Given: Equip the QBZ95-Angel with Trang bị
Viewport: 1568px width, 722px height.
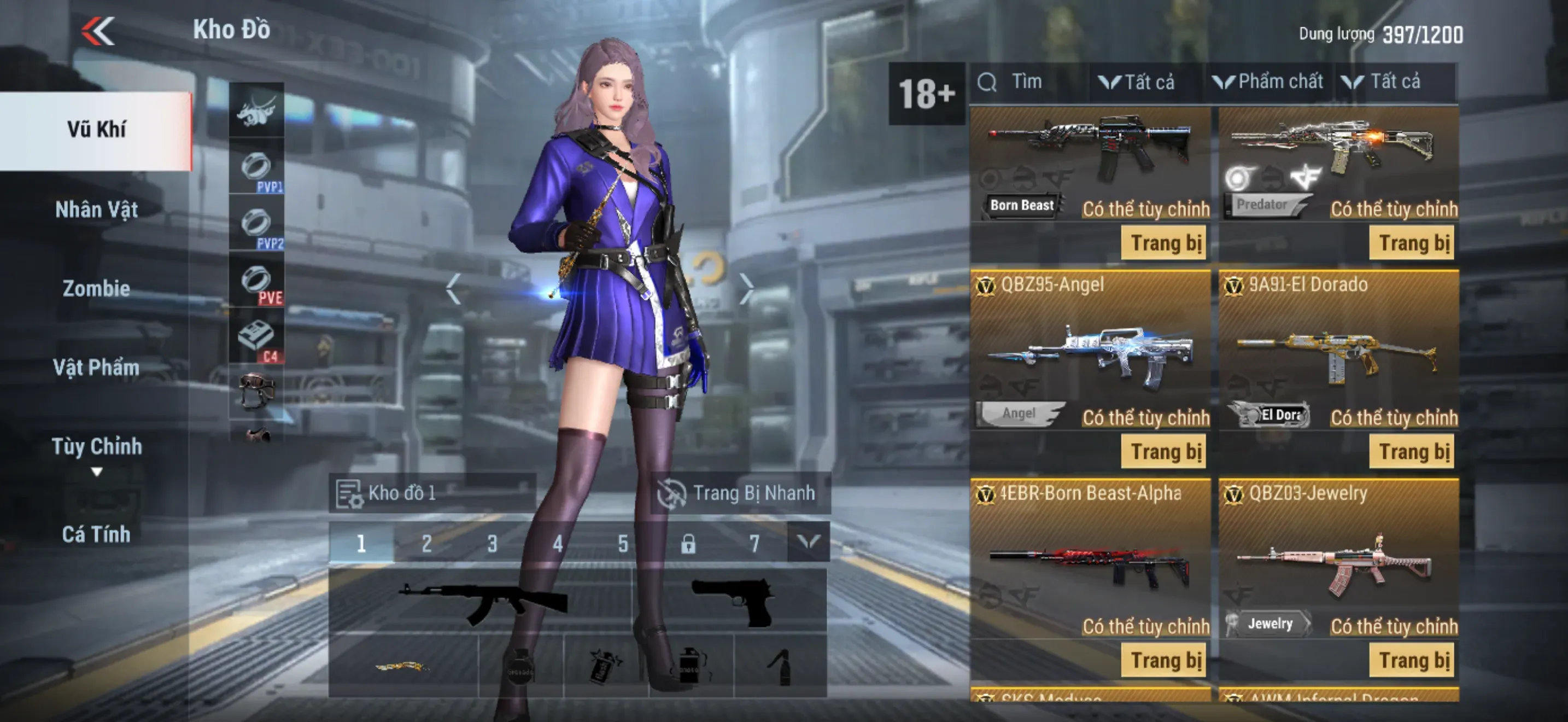Looking at the screenshot, I should click(x=1165, y=452).
